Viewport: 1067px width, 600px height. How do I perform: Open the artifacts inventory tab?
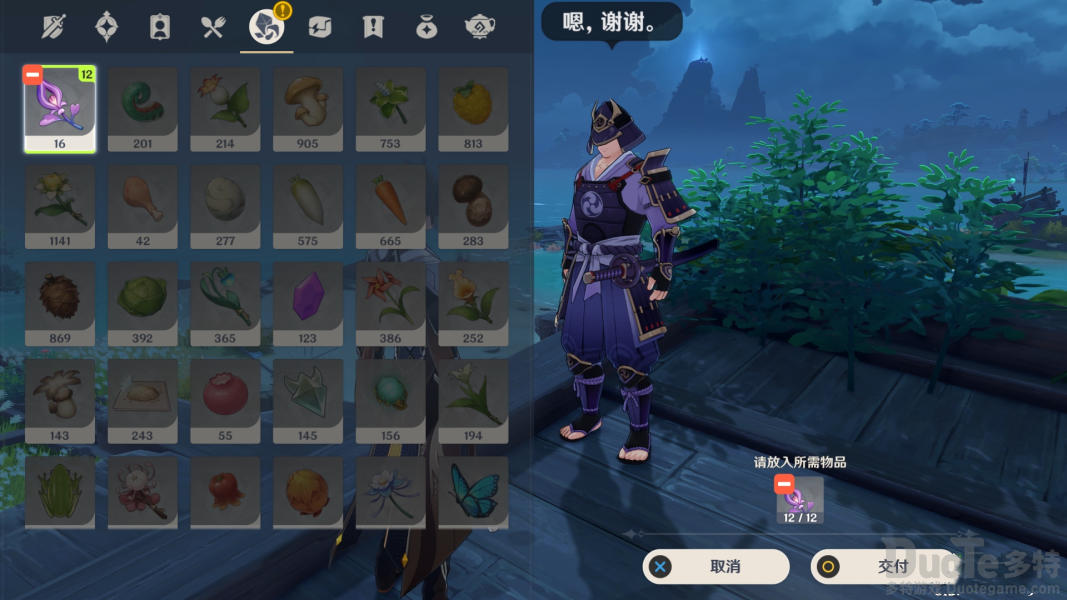(106, 27)
